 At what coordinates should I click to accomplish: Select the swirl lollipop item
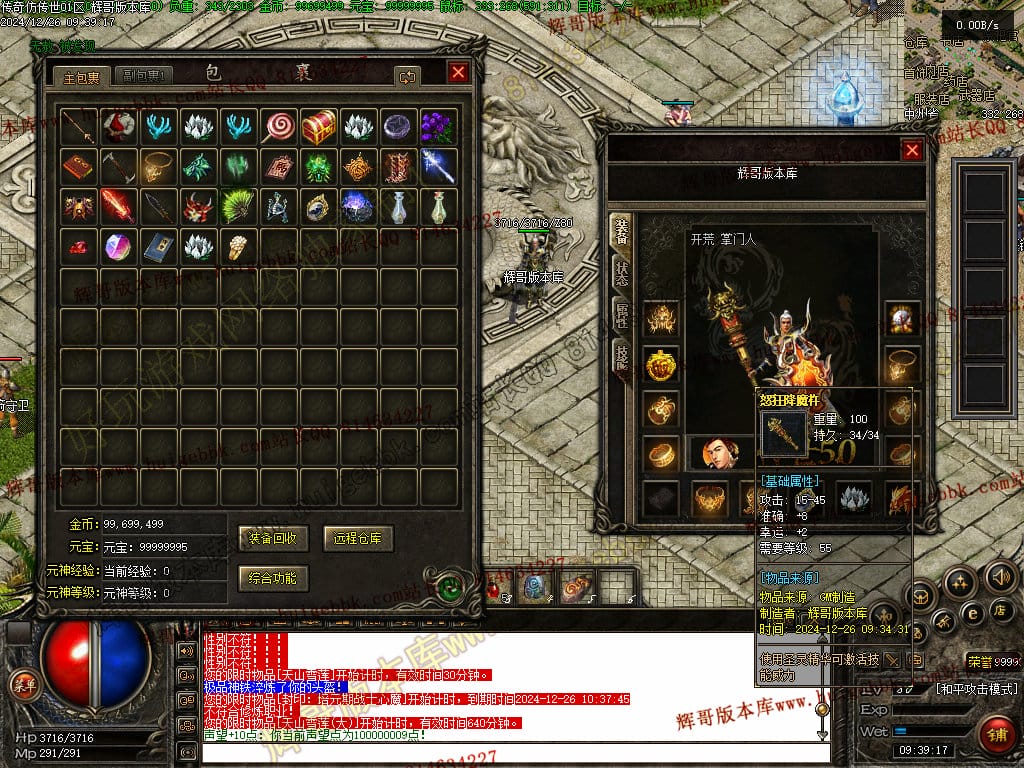[x=278, y=126]
